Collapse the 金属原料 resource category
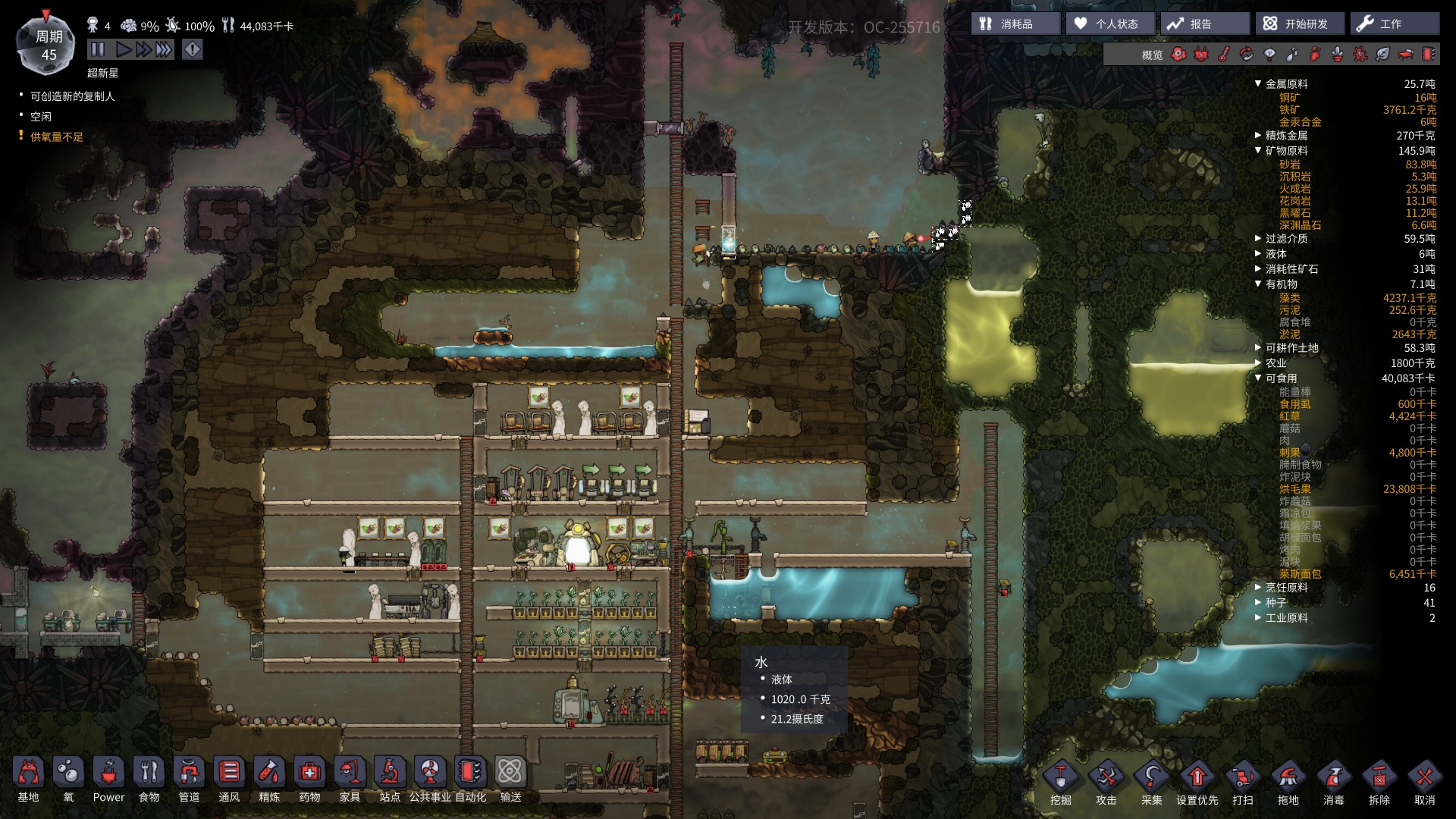 pos(1259,84)
